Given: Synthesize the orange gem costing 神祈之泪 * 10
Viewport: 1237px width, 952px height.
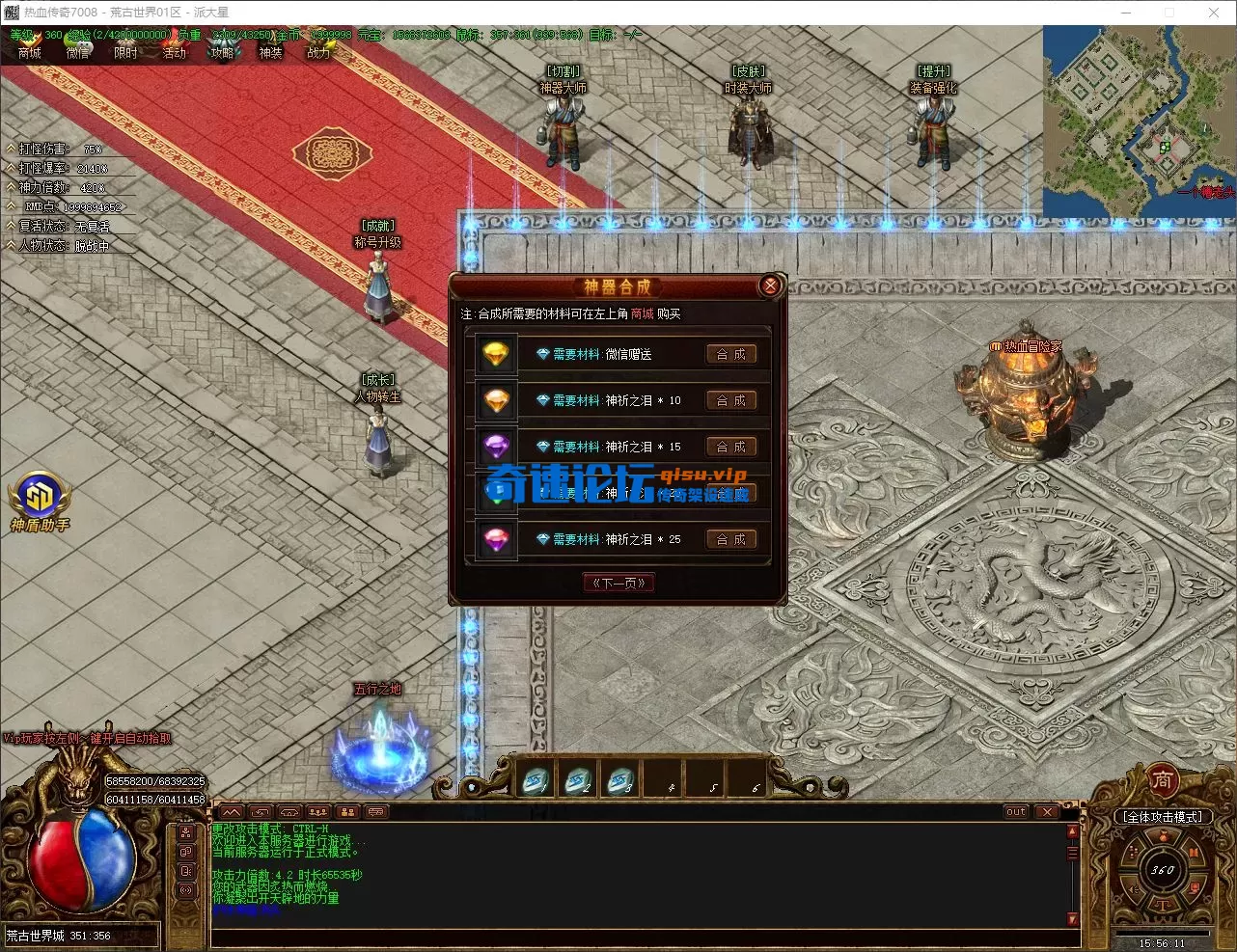Looking at the screenshot, I should tap(730, 401).
